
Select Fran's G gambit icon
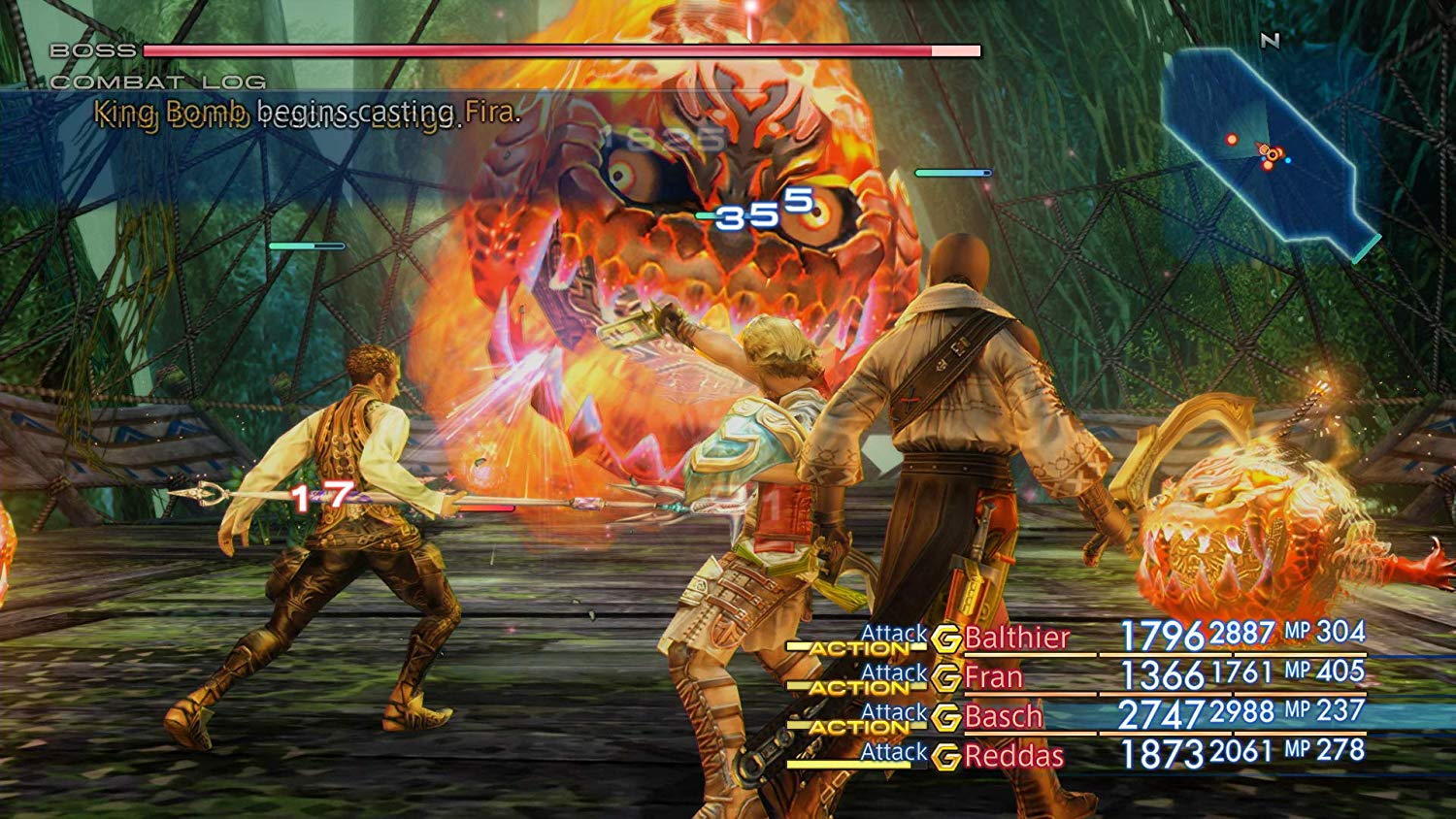pyautogui.click(x=945, y=677)
